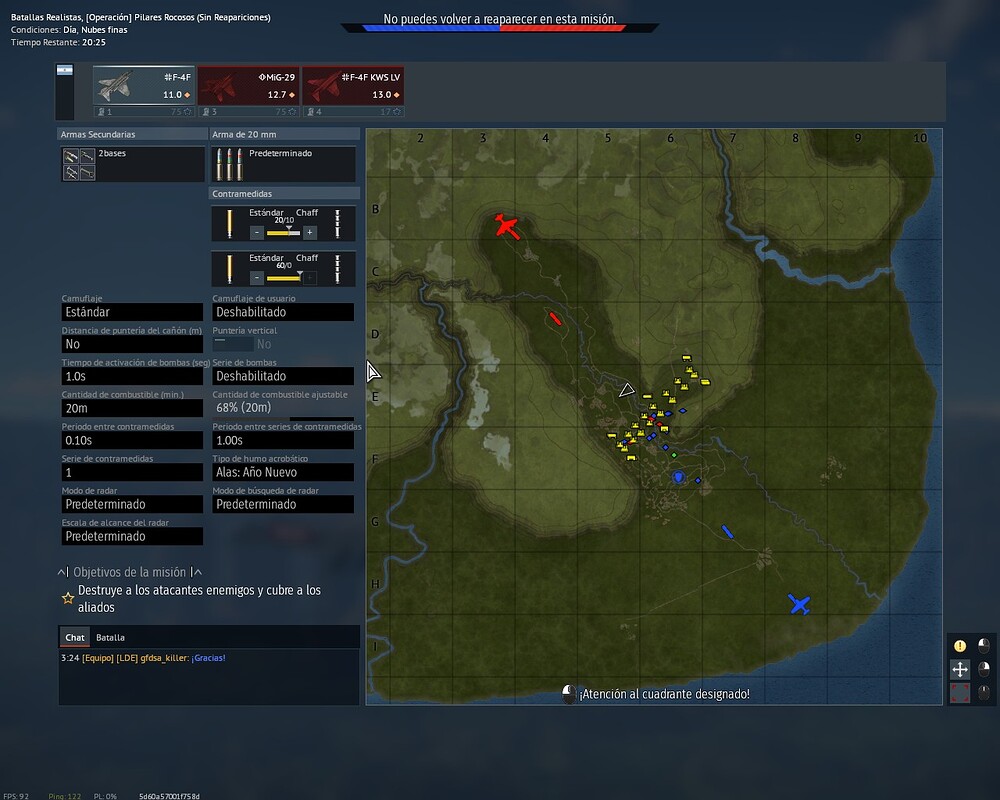Open the acrobatic smoke type dropdown
Image resolution: width=1000 pixels, height=800 pixels.
(x=283, y=472)
